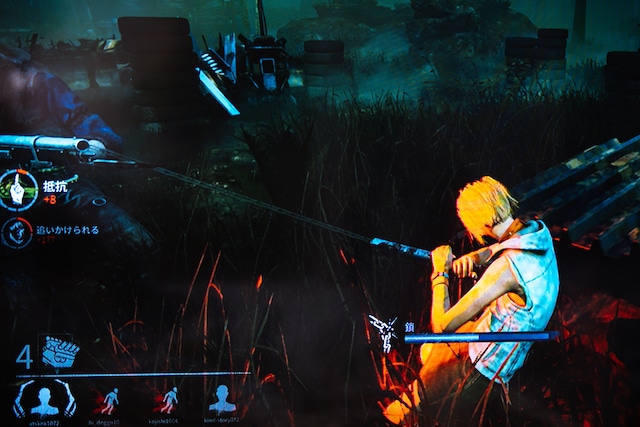The height and width of the screenshot is (427, 640).
Task: Click the broken chain 鎖 action icon
Action: coord(383,332)
